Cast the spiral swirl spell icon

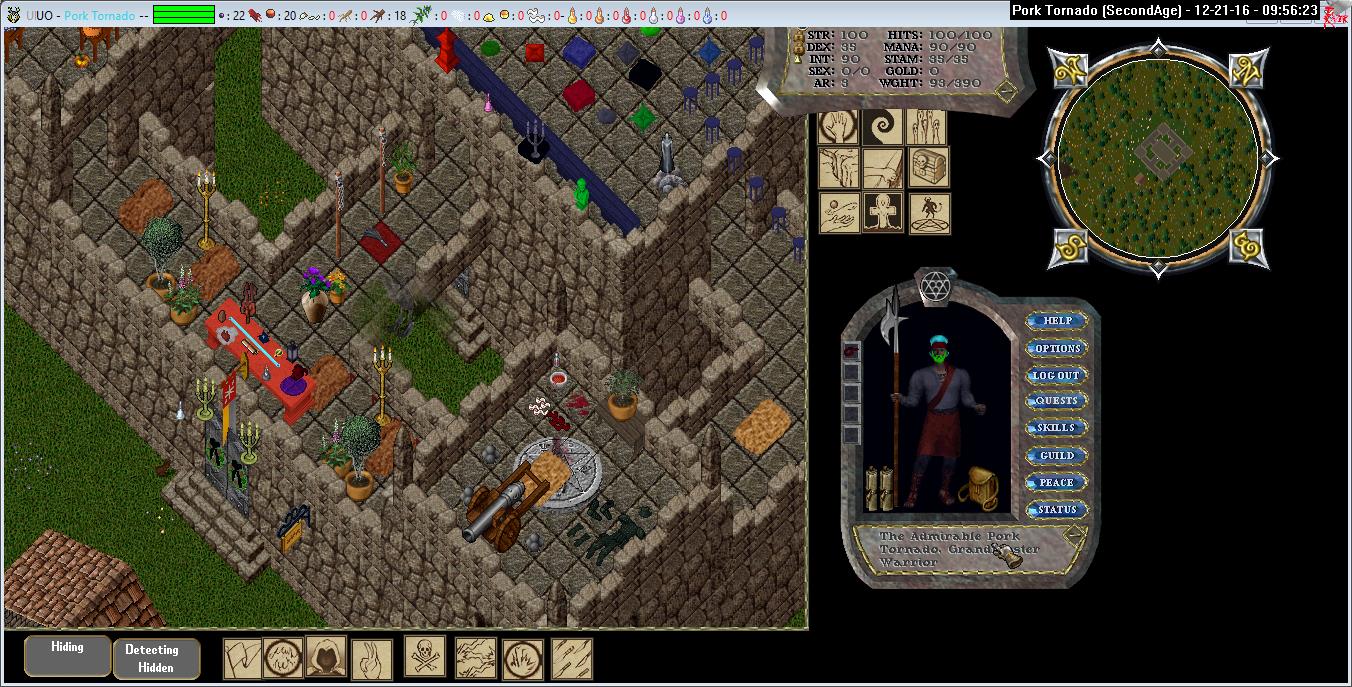[x=884, y=127]
